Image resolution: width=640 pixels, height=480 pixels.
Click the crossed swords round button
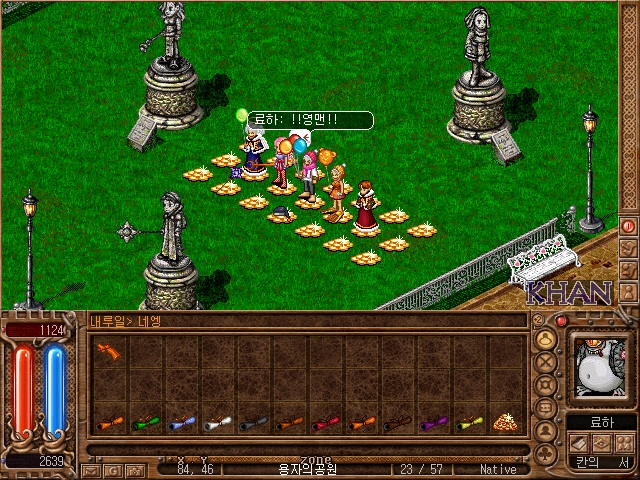point(546,363)
